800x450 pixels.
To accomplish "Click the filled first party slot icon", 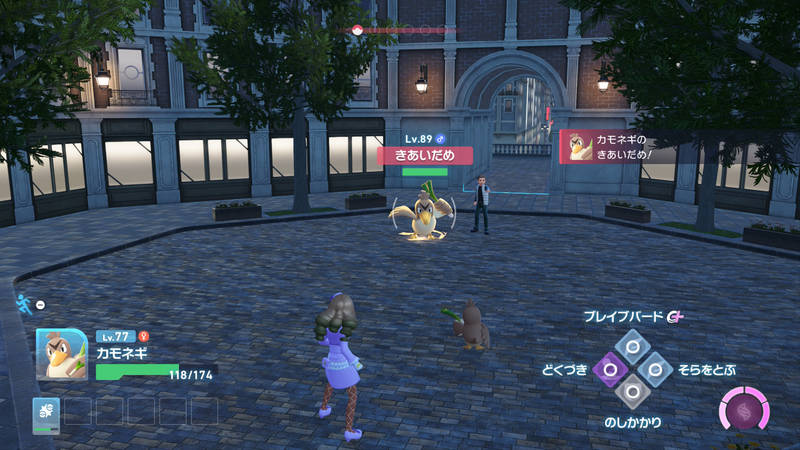I will tap(46, 411).
